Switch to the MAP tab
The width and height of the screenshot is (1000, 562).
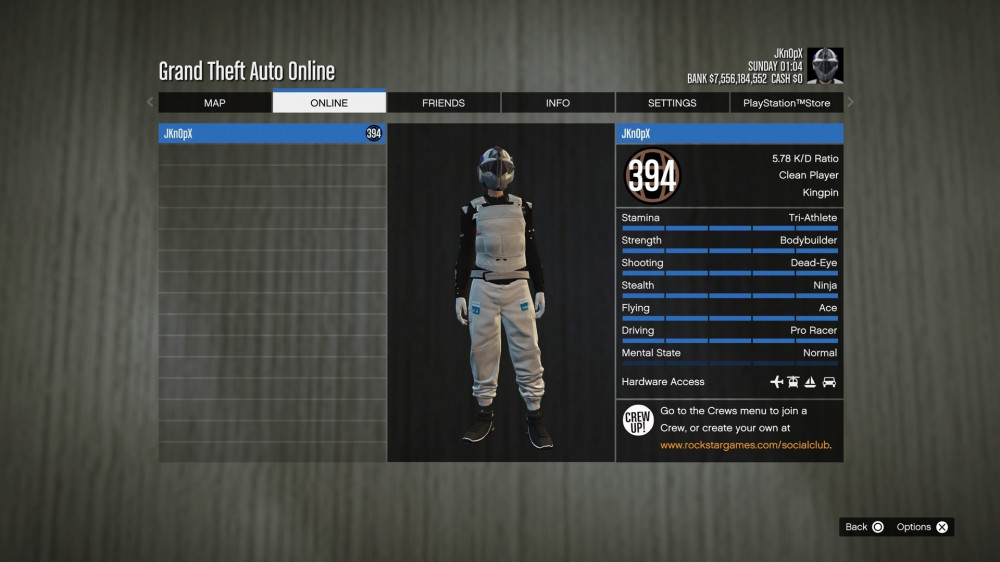click(x=215, y=103)
